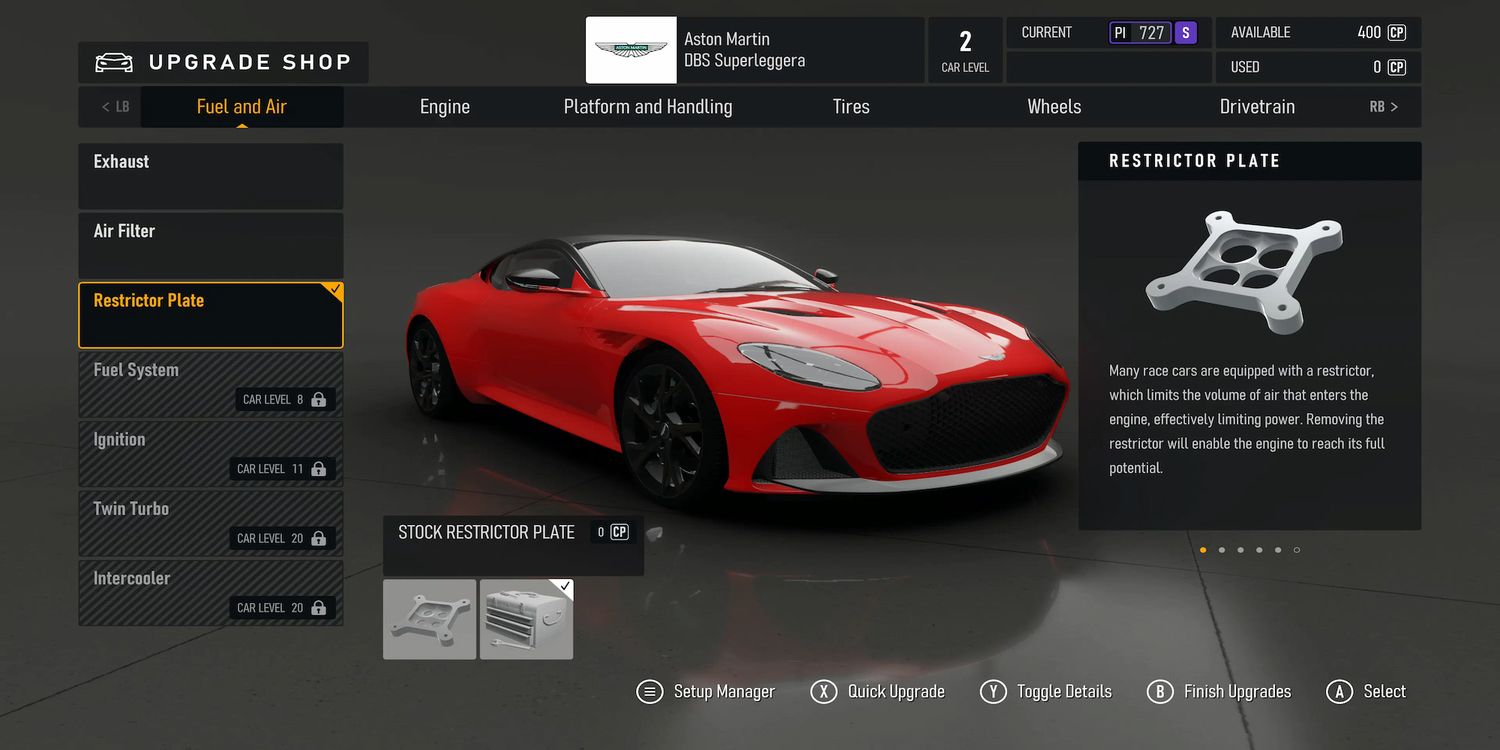The image size is (1500, 750).
Task: Go to the Wheels tab
Action: coord(1054,107)
